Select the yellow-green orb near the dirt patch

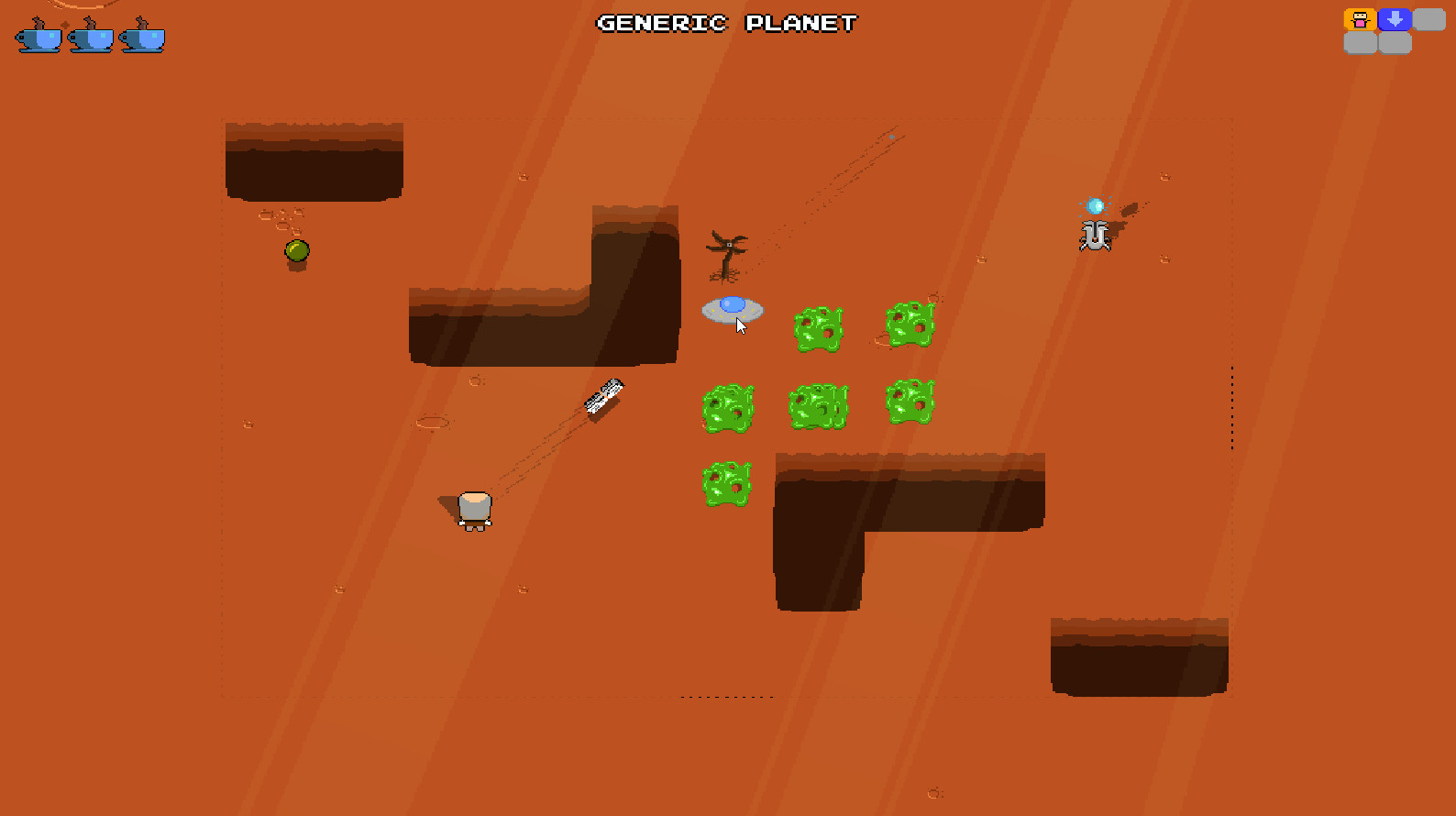(x=295, y=250)
